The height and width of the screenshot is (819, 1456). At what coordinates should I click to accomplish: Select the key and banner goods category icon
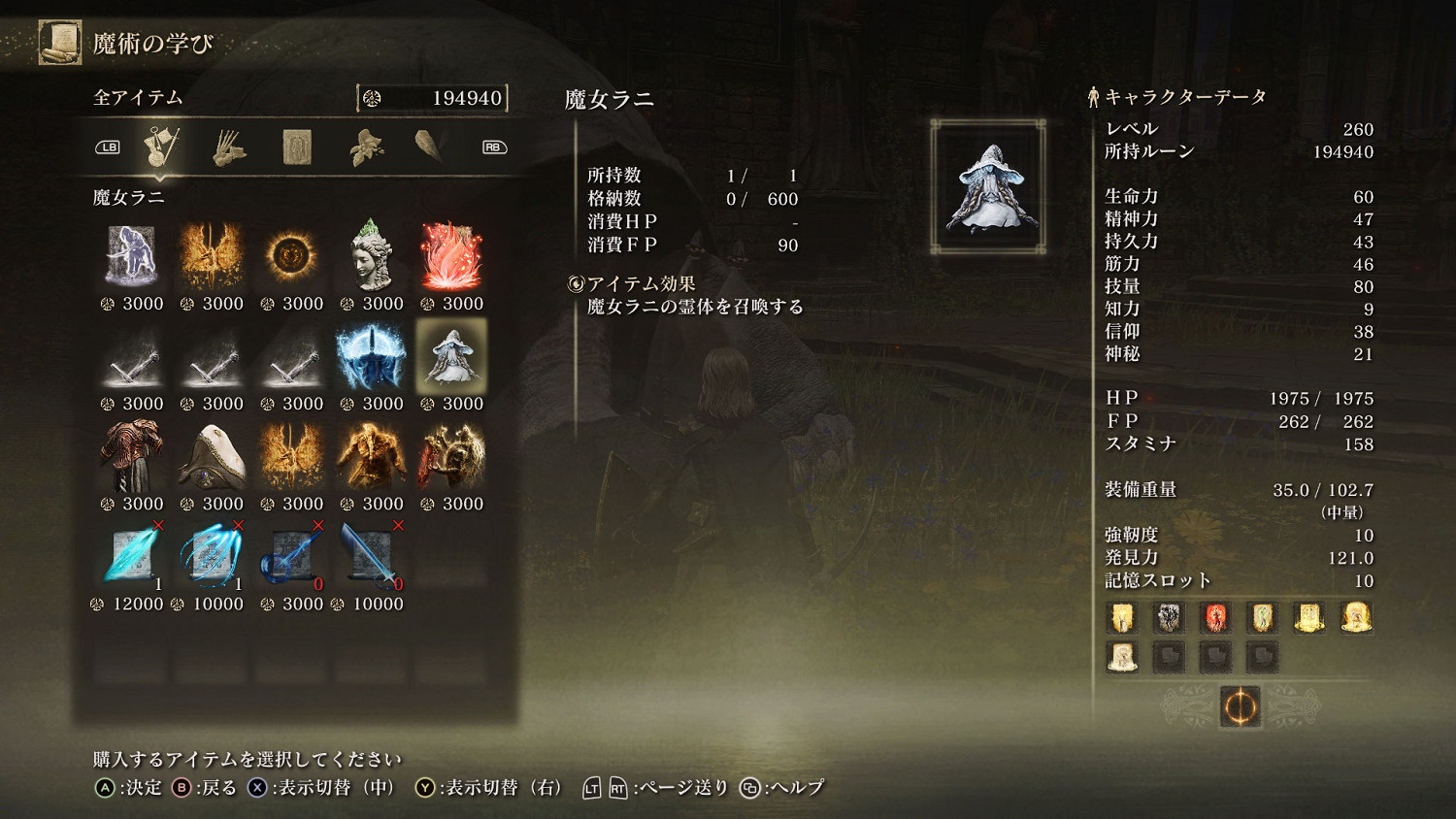(160, 146)
